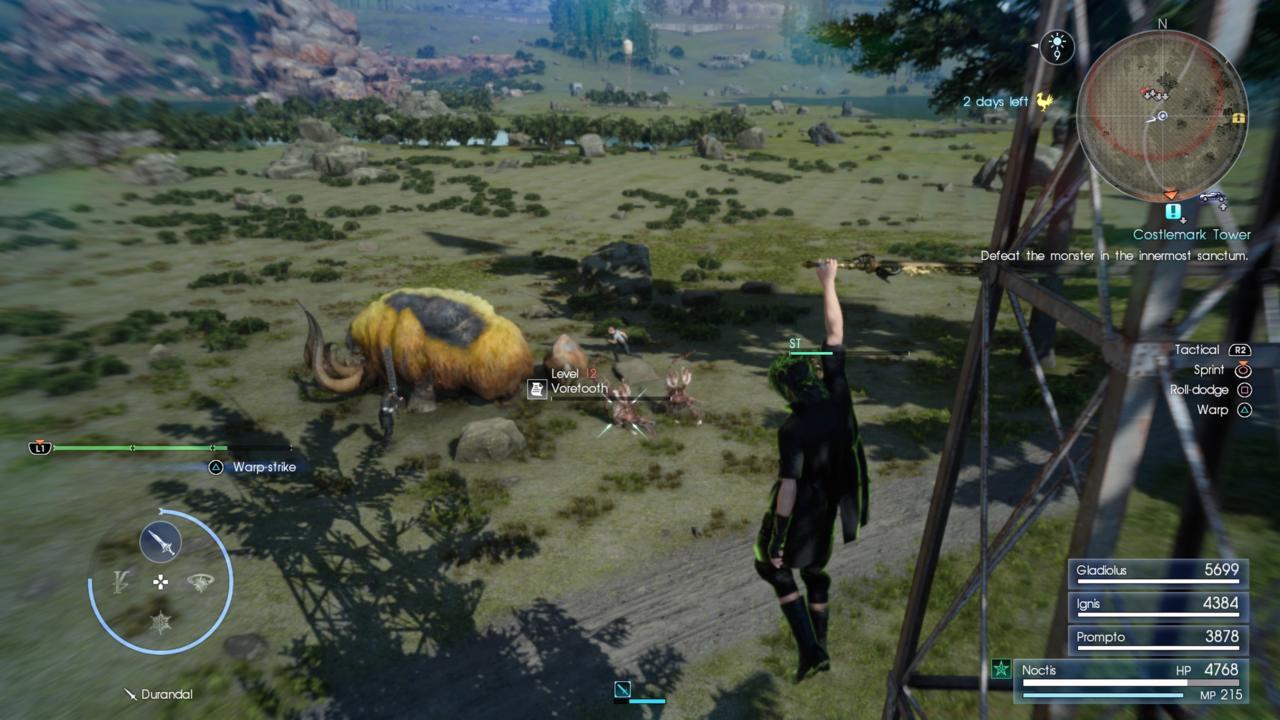Screen dimensions: 1280x720
Task: Select the elemental star at the weapon wheel bottom
Action: coord(160,622)
